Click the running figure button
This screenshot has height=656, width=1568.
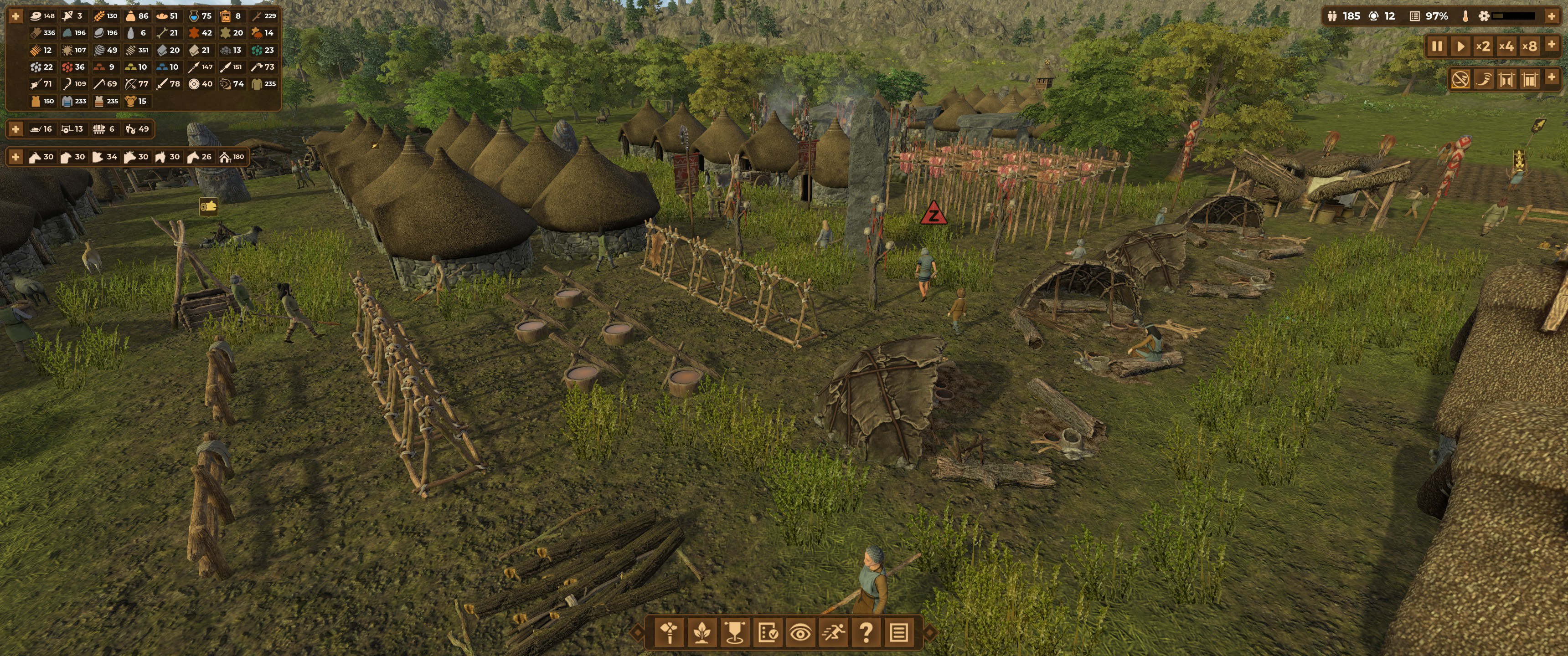833,633
